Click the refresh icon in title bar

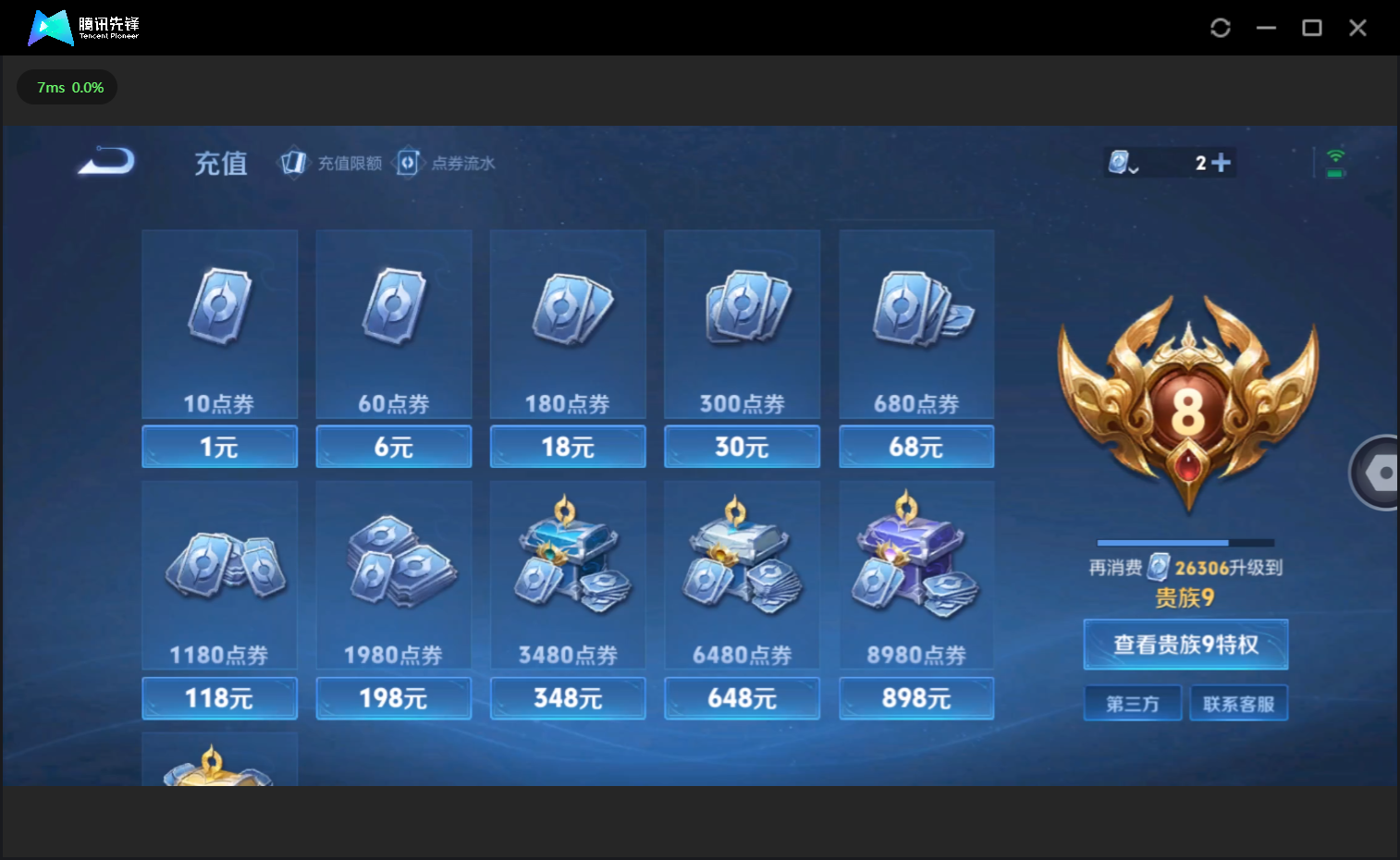tap(1221, 28)
